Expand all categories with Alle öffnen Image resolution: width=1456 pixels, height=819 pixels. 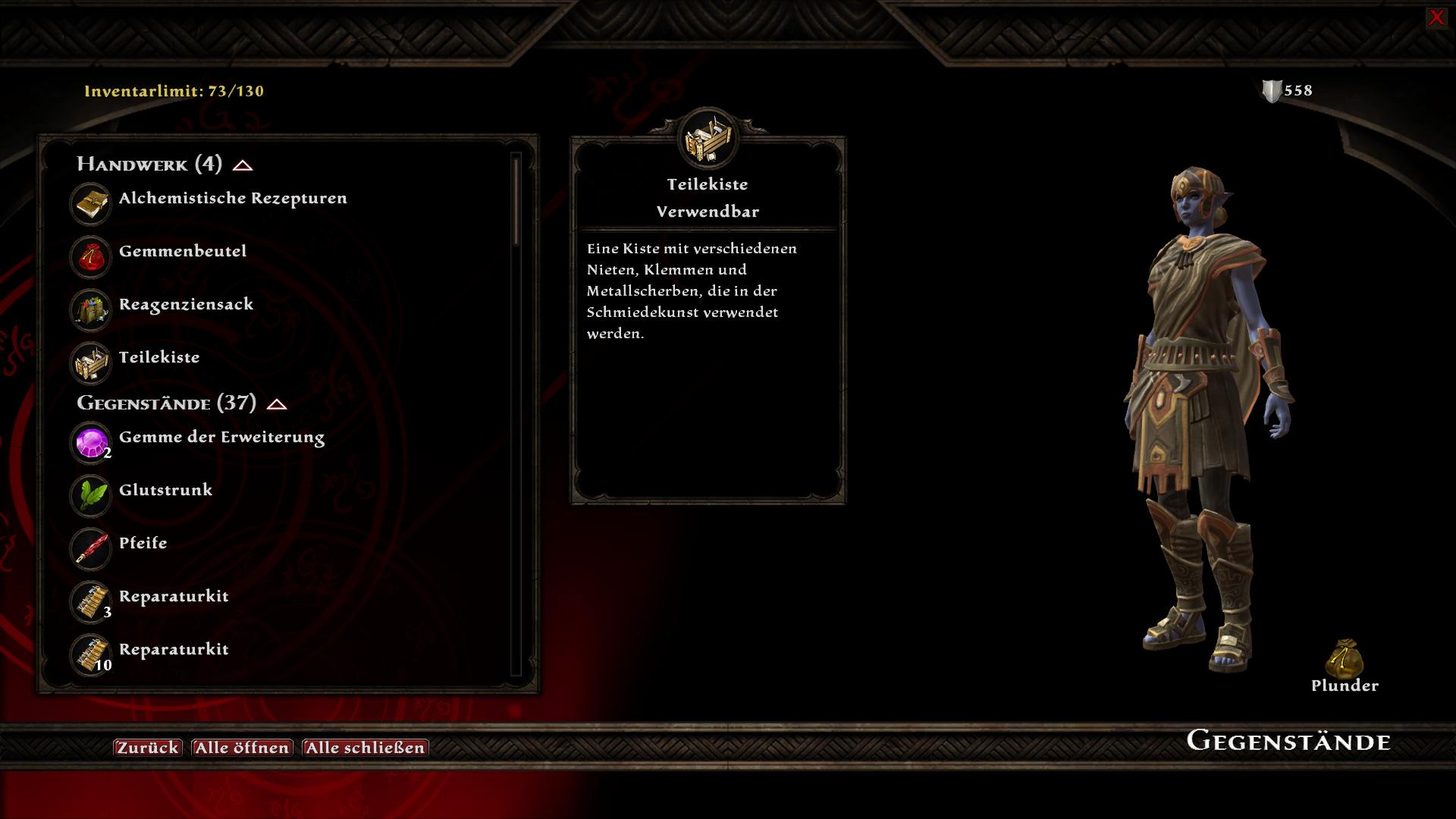tap(242, 748)
